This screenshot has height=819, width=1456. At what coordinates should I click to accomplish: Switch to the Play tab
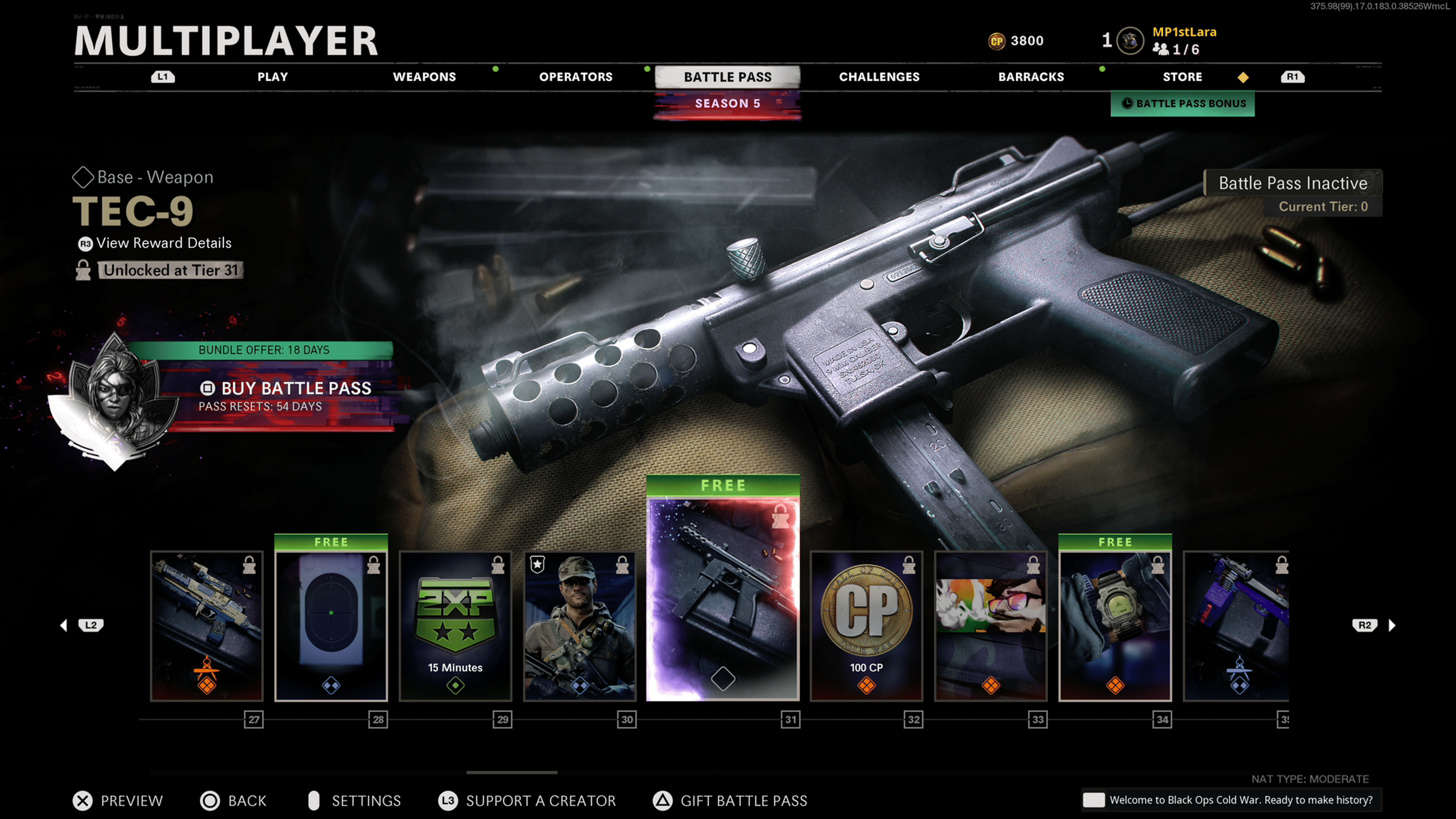coord(273,77)
